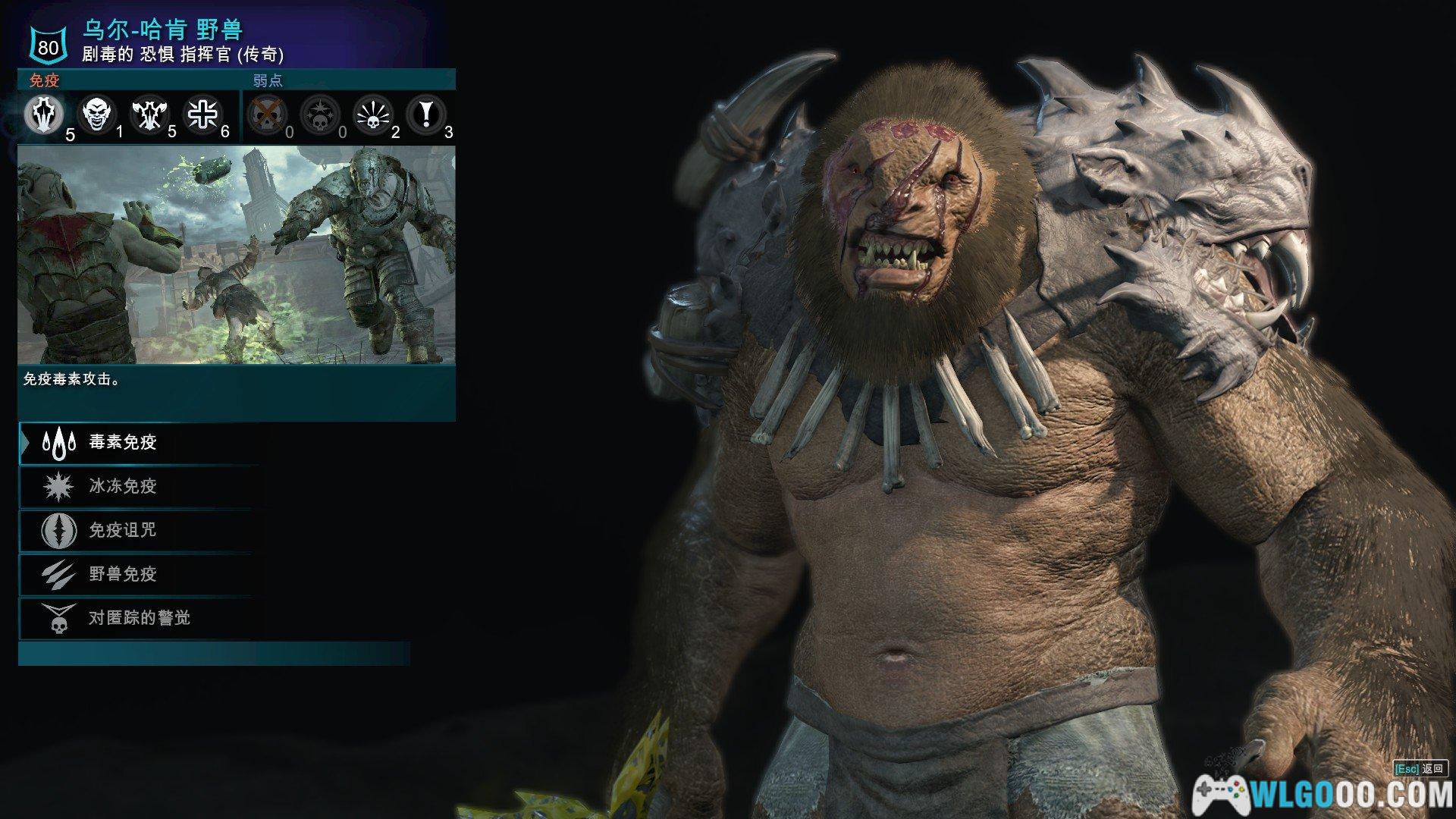Select the 野兽免疫 beast immunity entry

tap(121, 575)
